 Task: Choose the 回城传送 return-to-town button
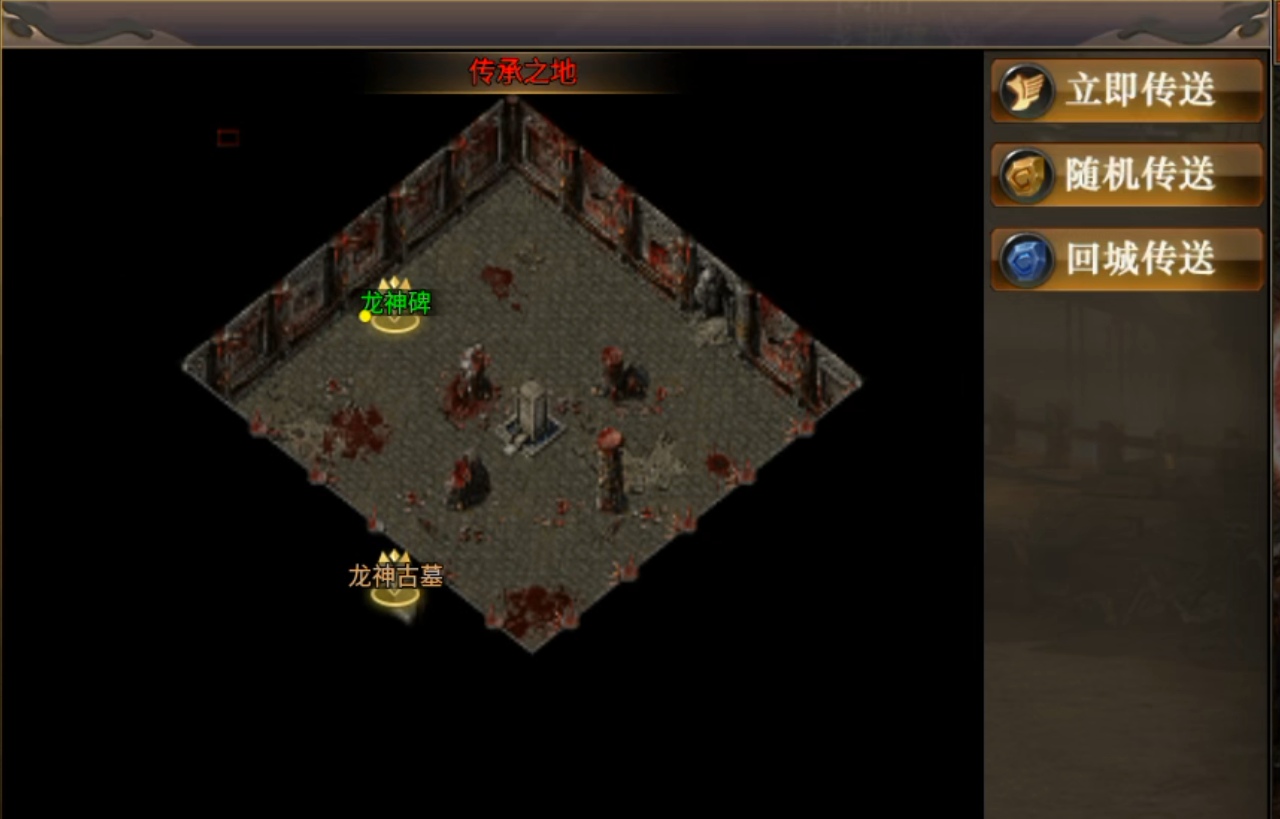[x=1127, y=259]
